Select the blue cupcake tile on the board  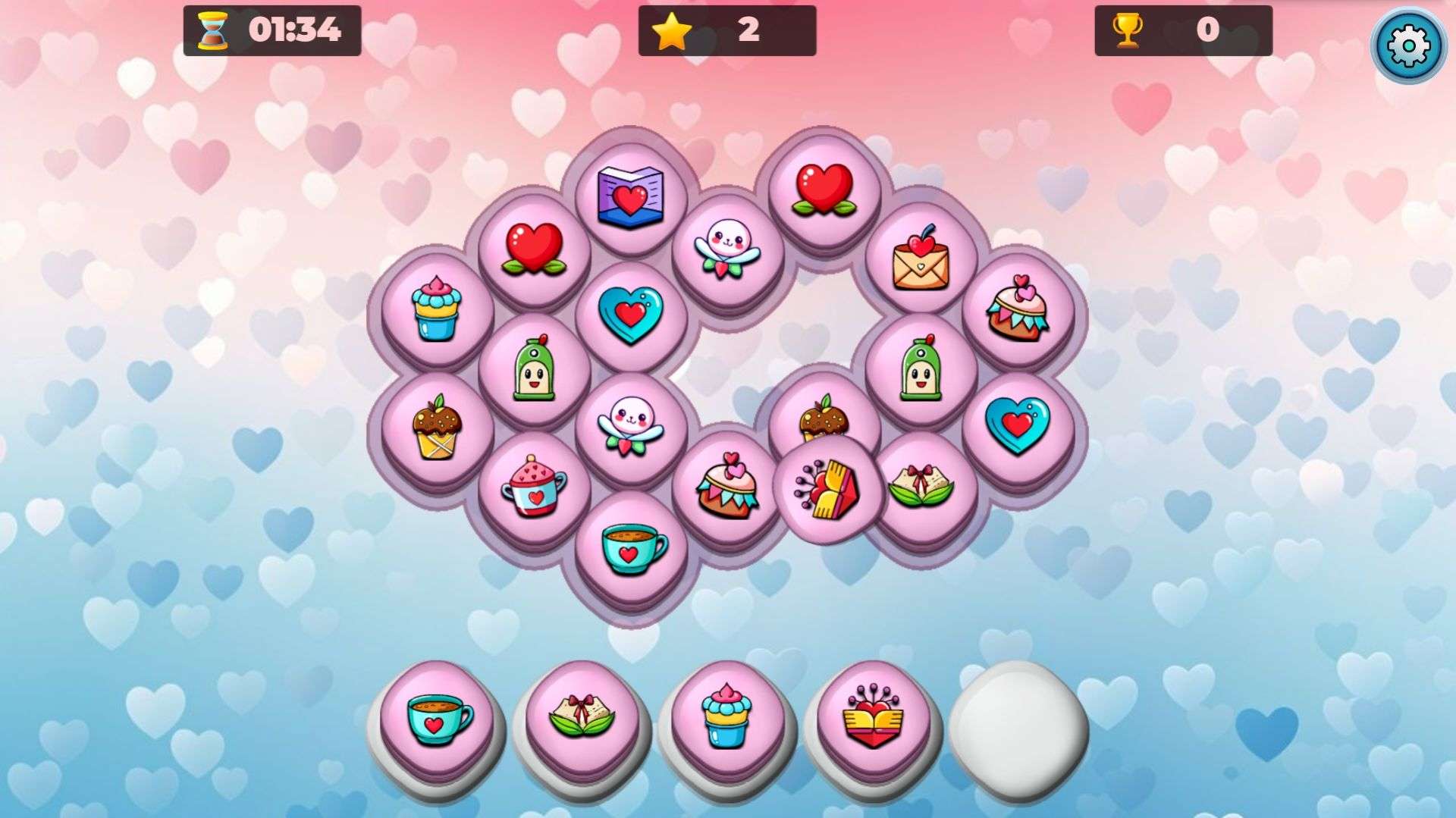437,309
